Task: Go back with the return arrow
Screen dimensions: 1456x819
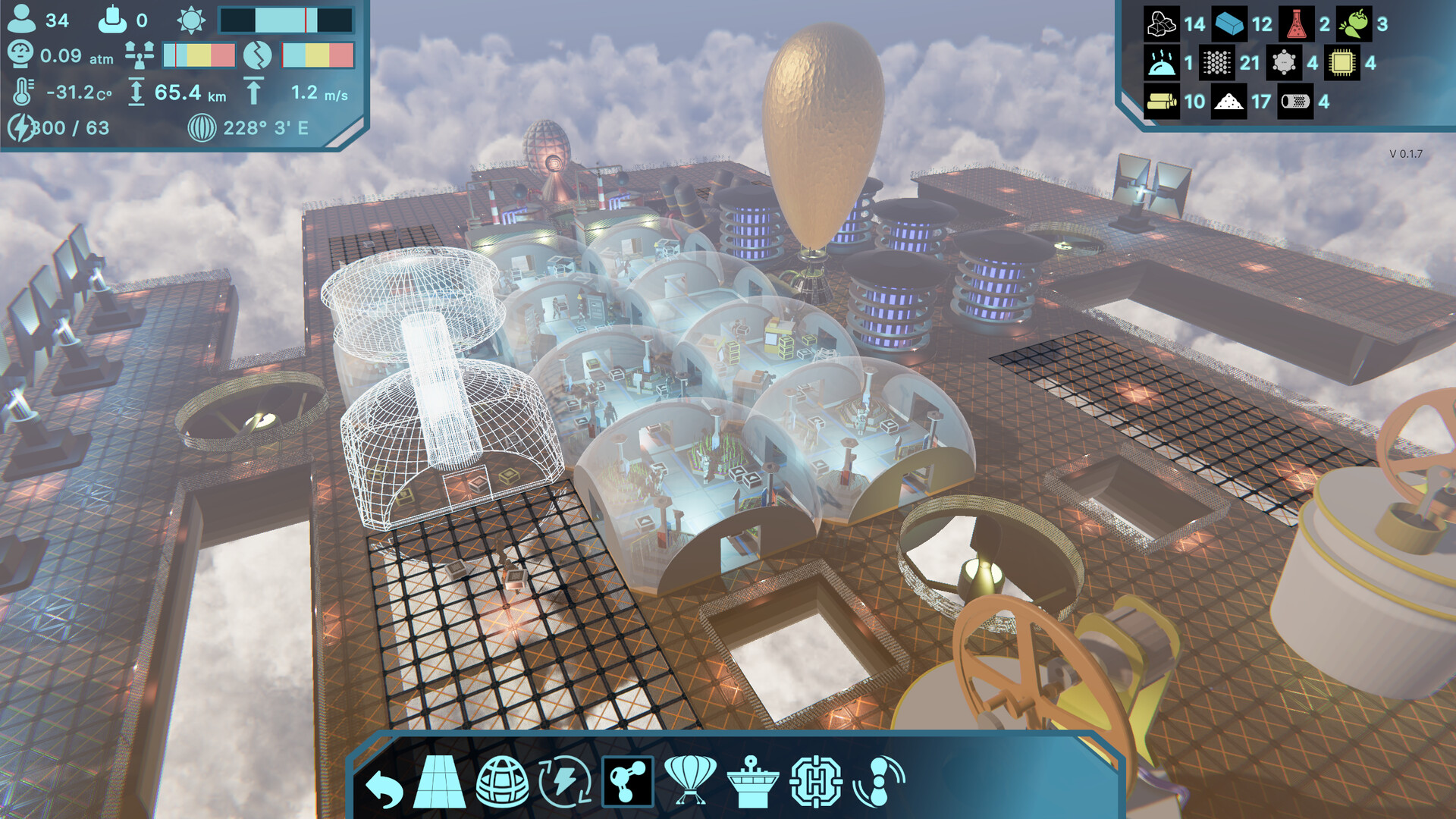Action: click(x=384, y=787)
